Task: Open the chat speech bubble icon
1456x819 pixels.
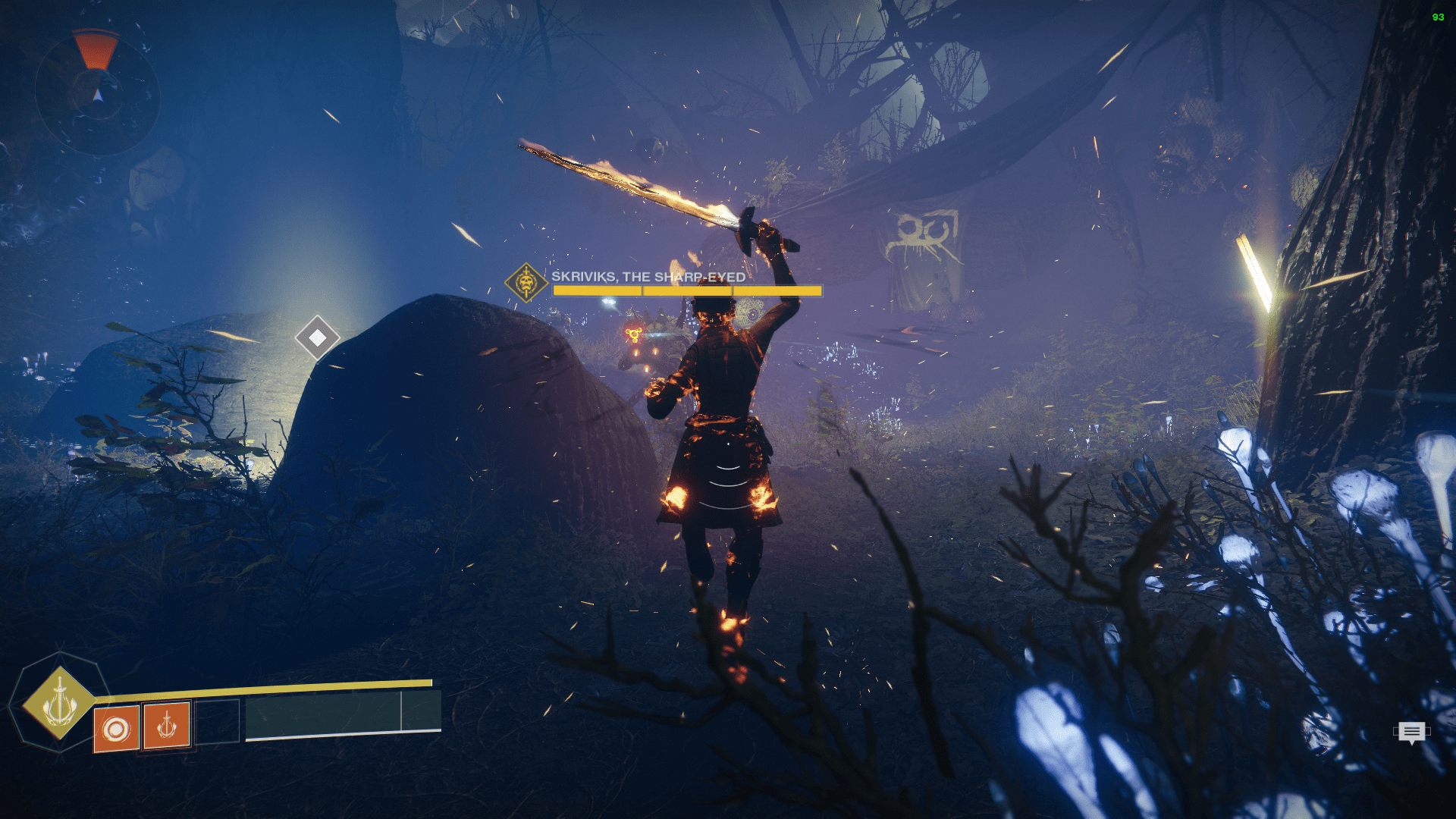Action: tap(1411, 732)
